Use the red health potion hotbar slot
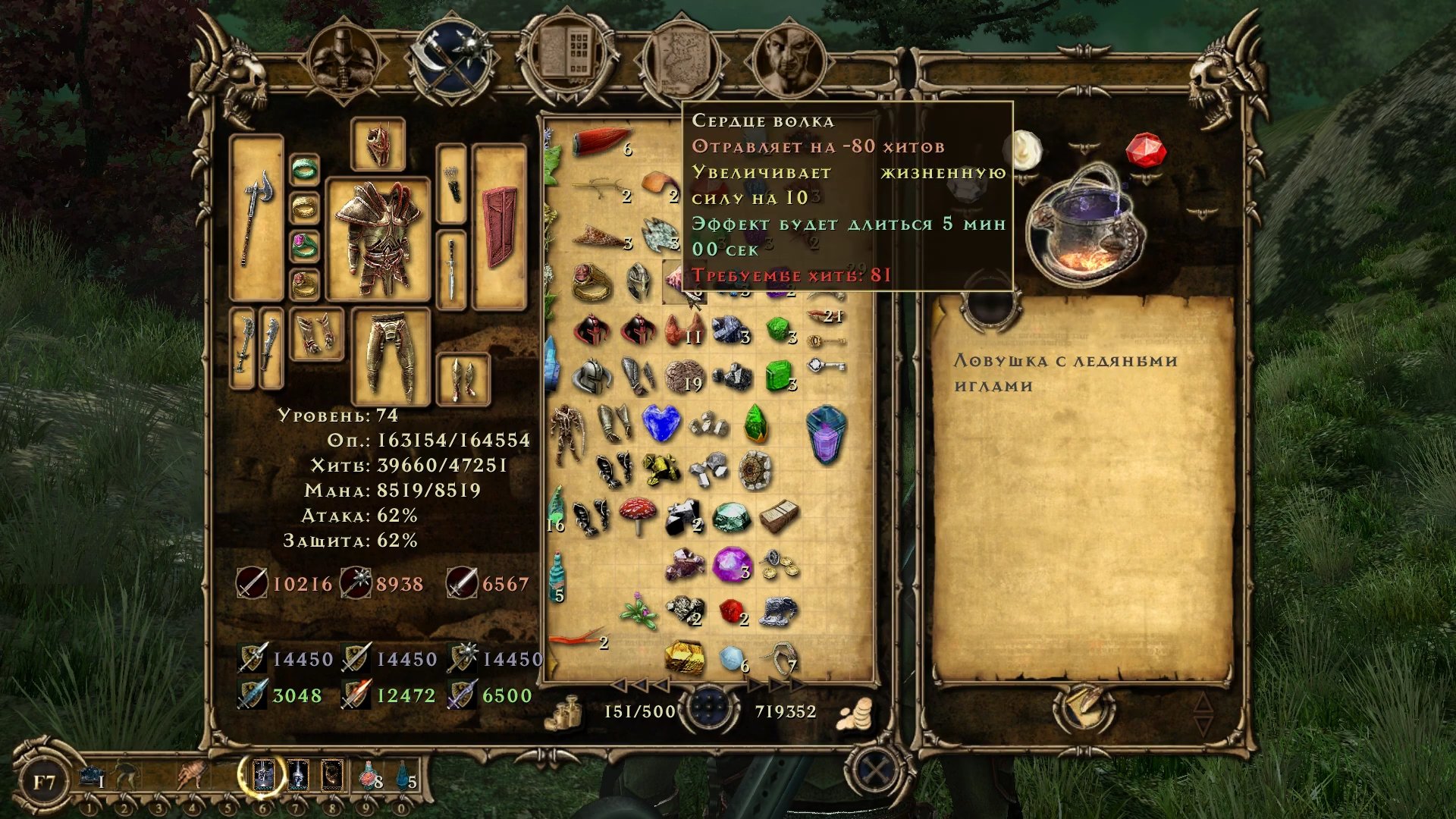Screen dimensions: 1456x819 369,775
